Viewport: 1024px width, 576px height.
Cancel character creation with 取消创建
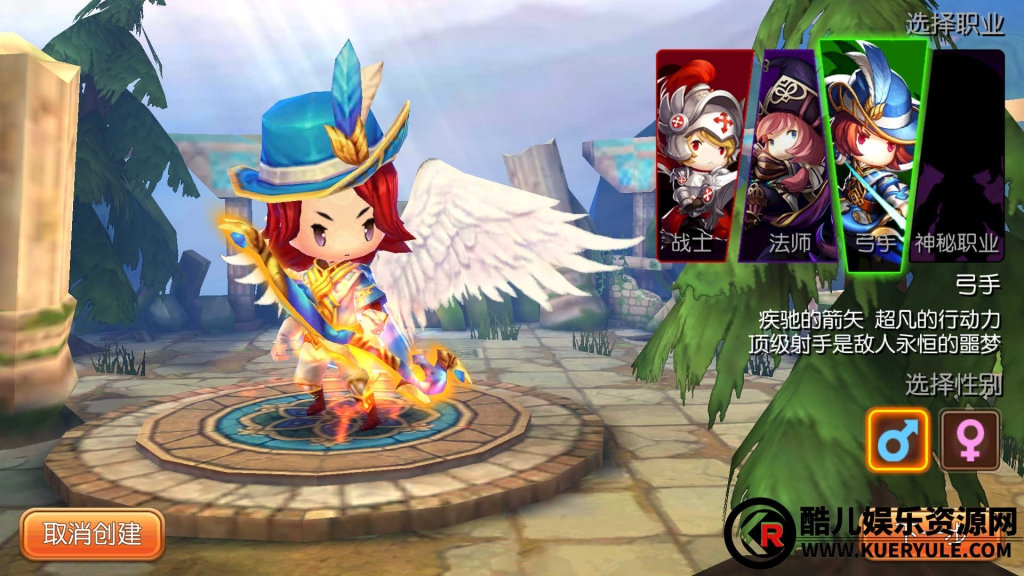(x=92, y=533)
